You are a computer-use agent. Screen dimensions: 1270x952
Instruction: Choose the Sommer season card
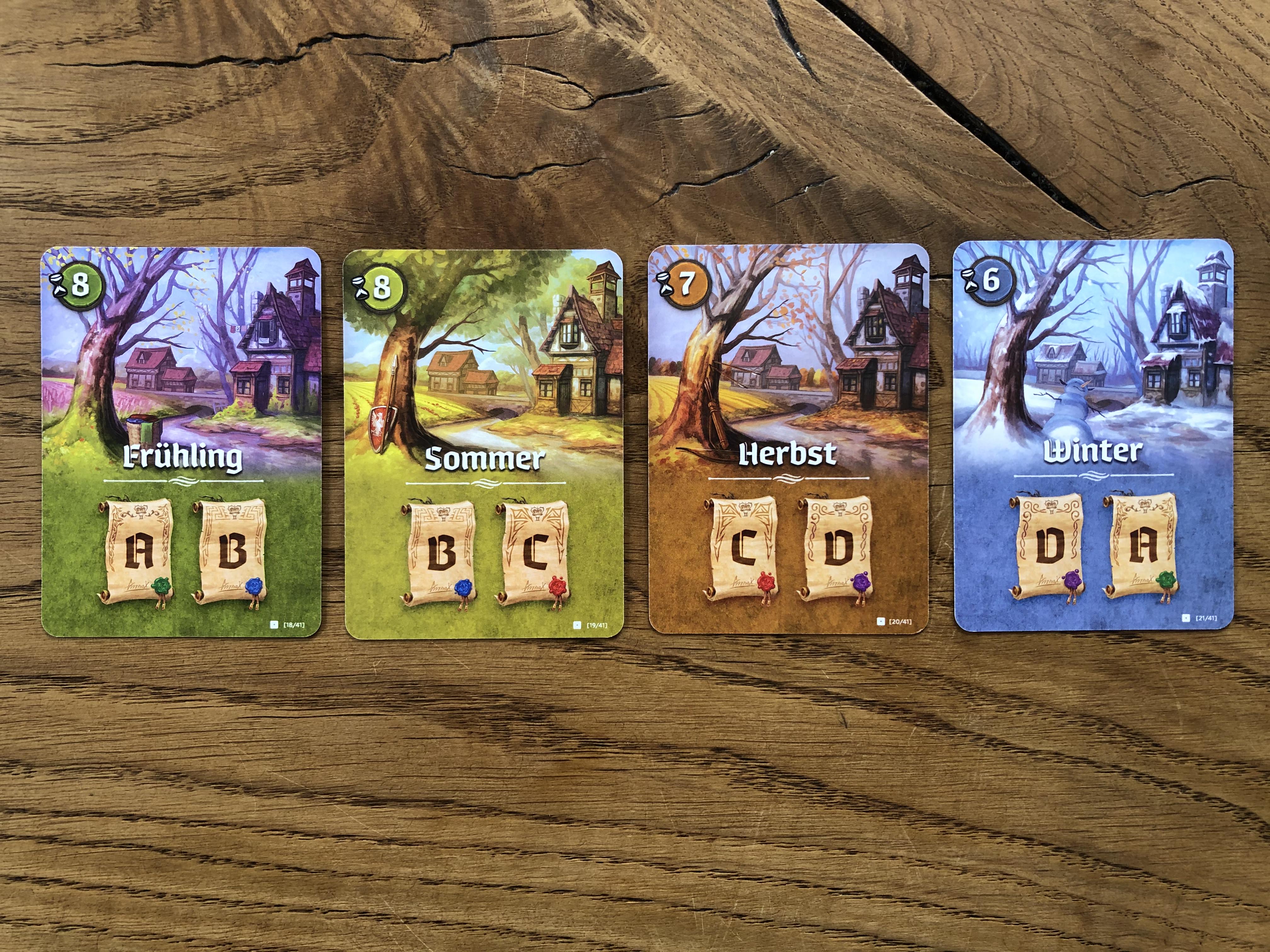click(x=483, y=443)
